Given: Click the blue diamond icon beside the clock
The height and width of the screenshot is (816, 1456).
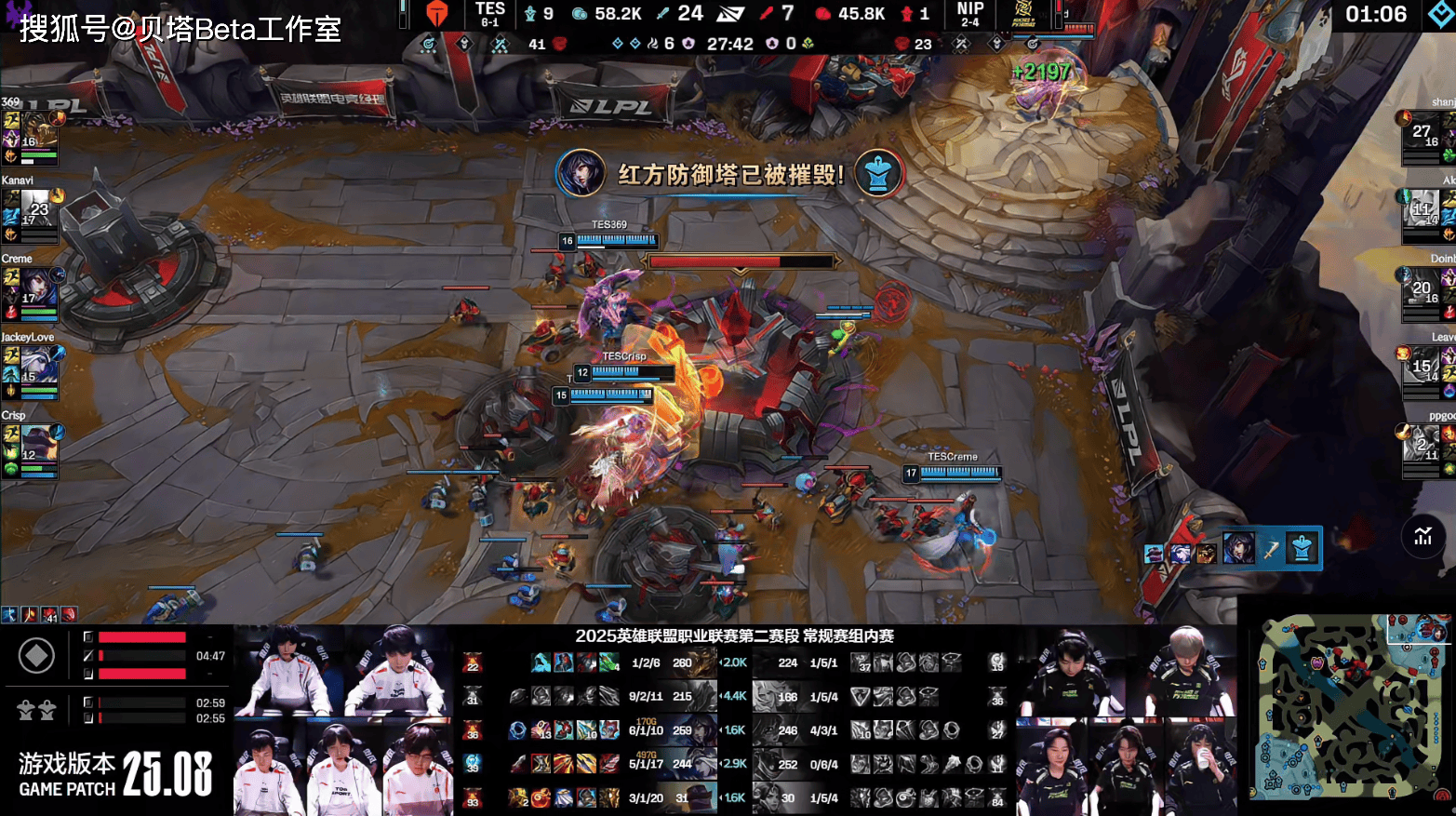Looking at the screenshot, I should 1439,14.
